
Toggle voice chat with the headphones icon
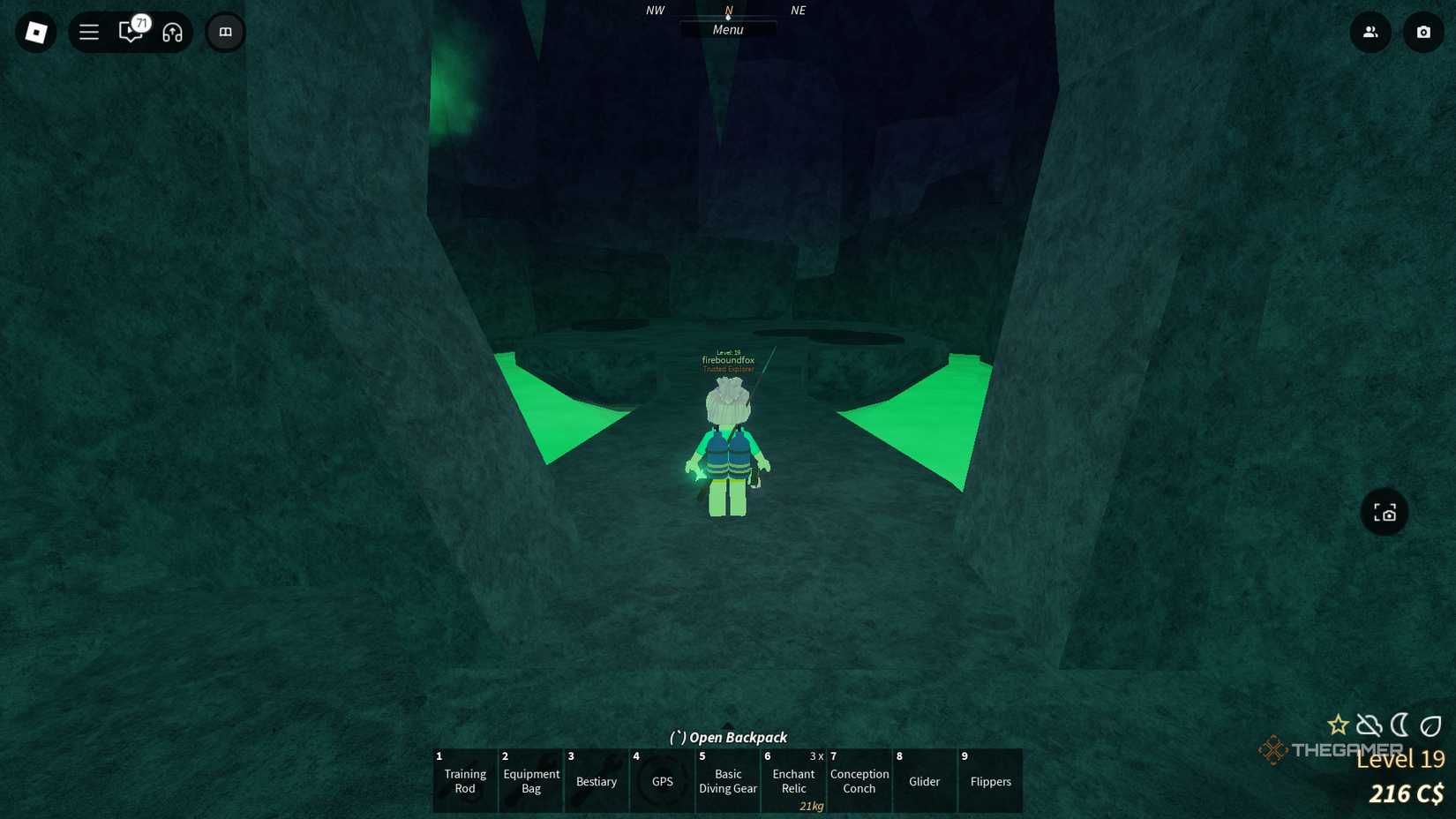173,32
